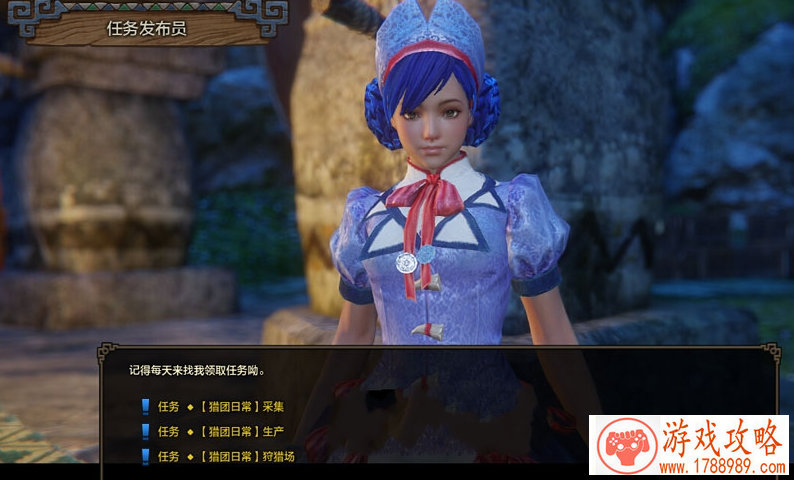Select the 【猎团日常】采集 quest option
This screenshot has height=480, width=794.
tap(242, 406)
